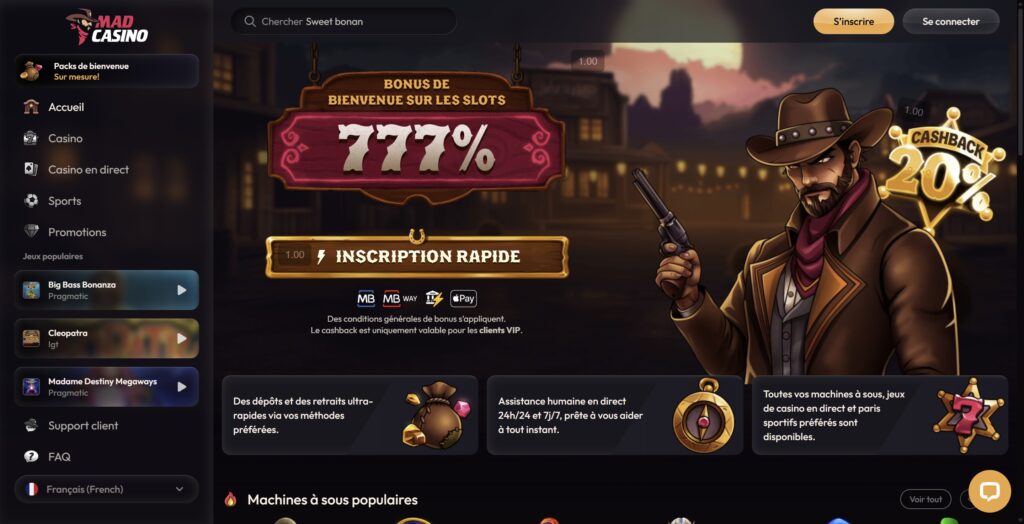Screen dimensions: 1024x524
Task: Open the Français language dropdown
Action: coord(106,489)
